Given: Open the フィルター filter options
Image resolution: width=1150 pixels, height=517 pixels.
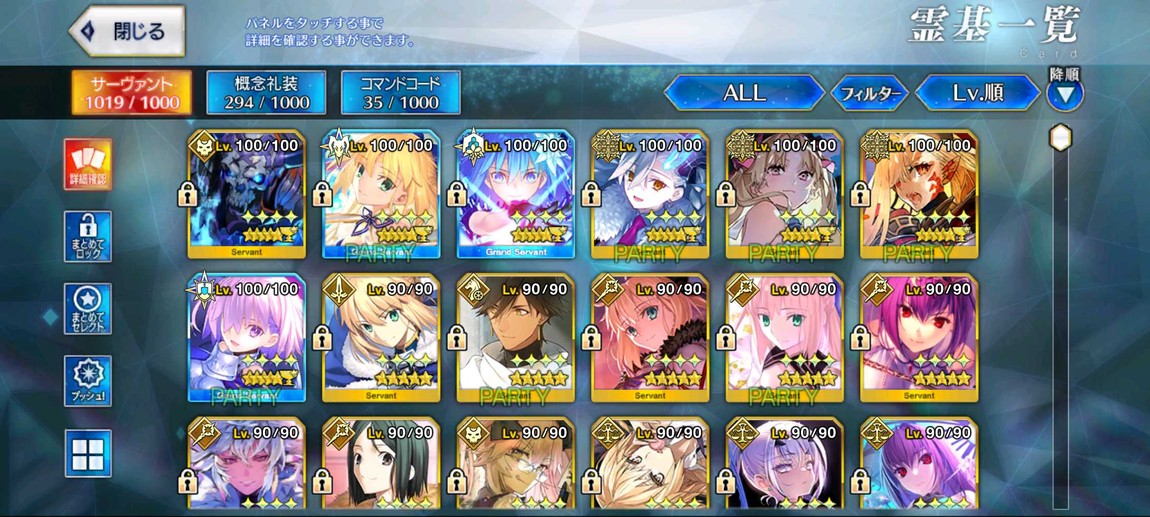Looking at the screenshot, I should [x=869, y=94].
